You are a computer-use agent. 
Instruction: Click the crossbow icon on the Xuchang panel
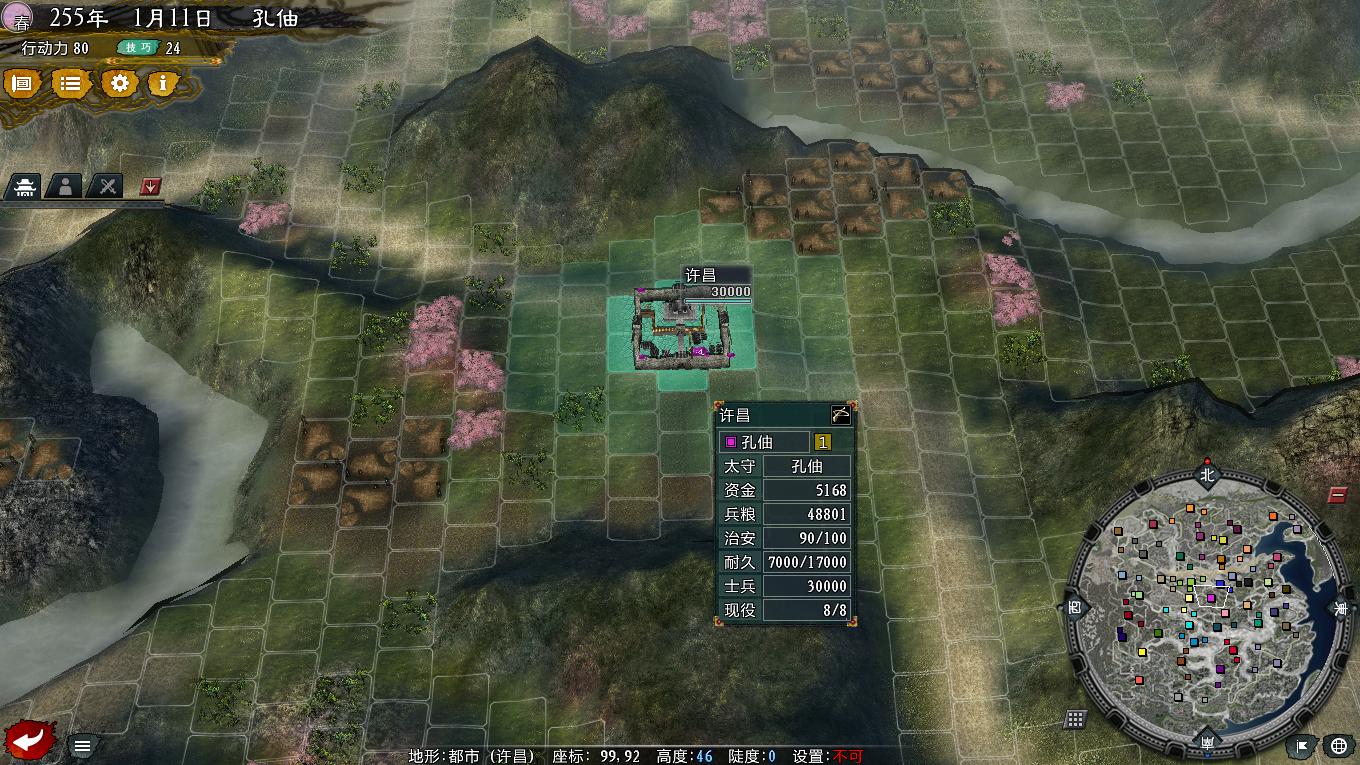coord(841,412)
